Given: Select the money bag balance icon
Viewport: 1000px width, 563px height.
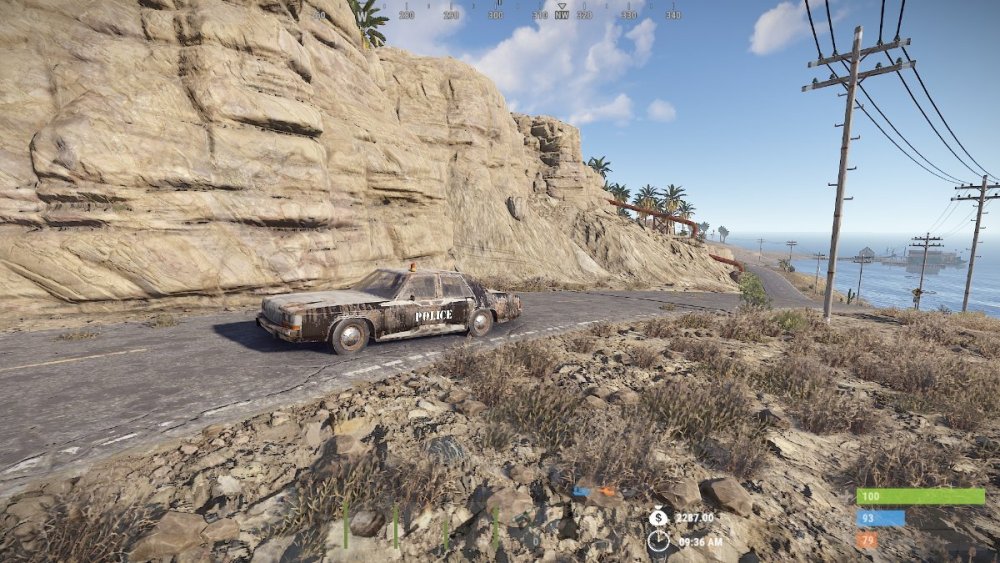Looking at the screenshot, I should tap(658, 517).
